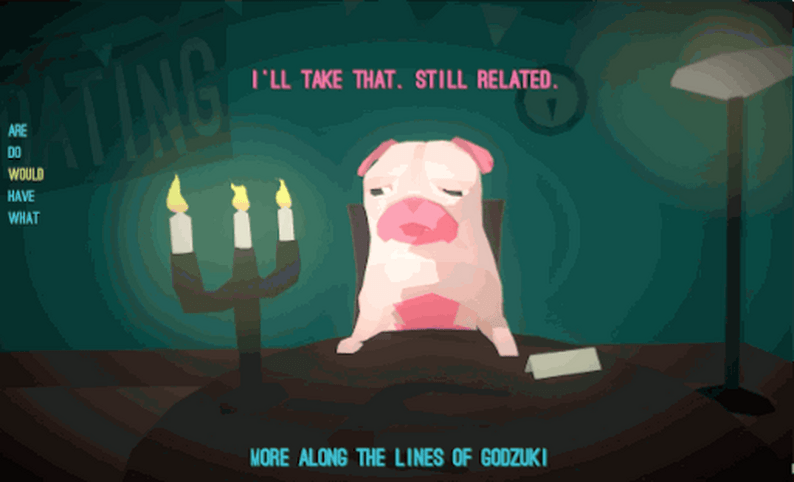The width and height of the screenshot is (794, 482).
Task: Select the DO question starter
Action: (14, 152)
